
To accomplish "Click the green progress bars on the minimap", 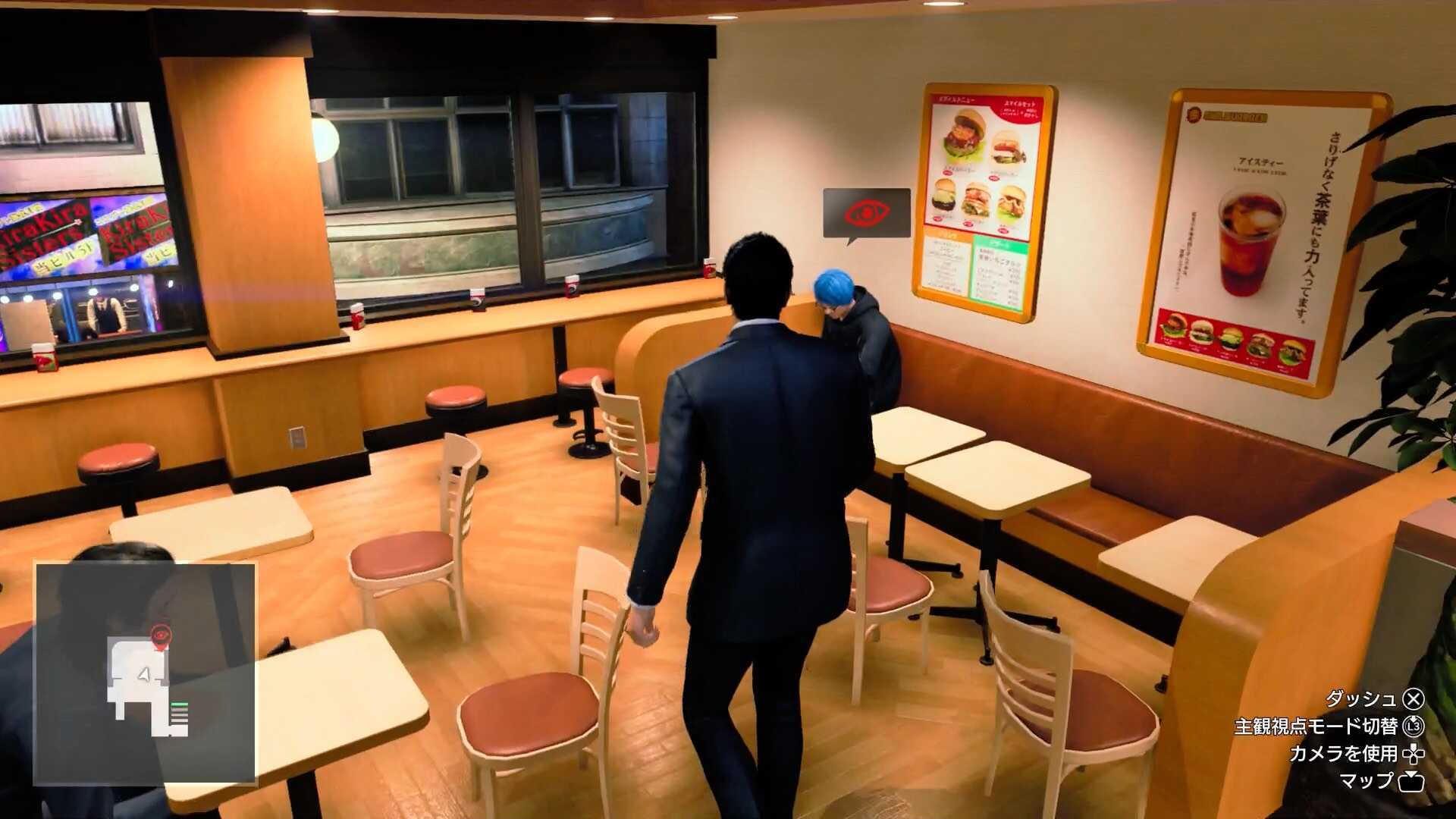I will 180,704.
